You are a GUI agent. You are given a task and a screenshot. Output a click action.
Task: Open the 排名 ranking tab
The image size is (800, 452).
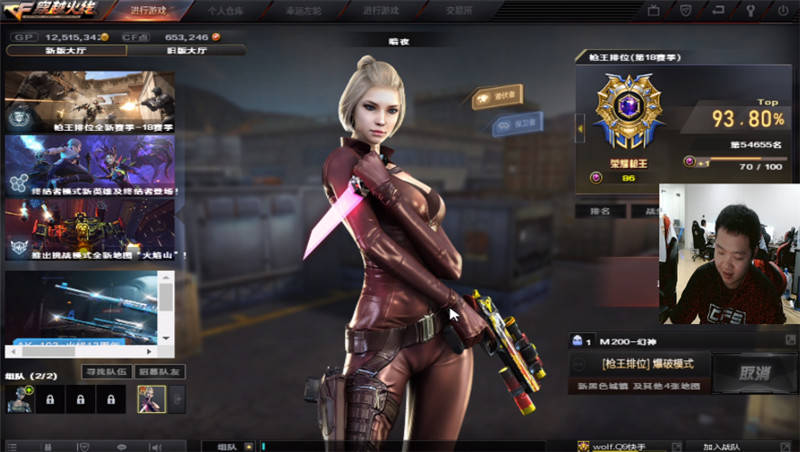(x=599, y=211)
